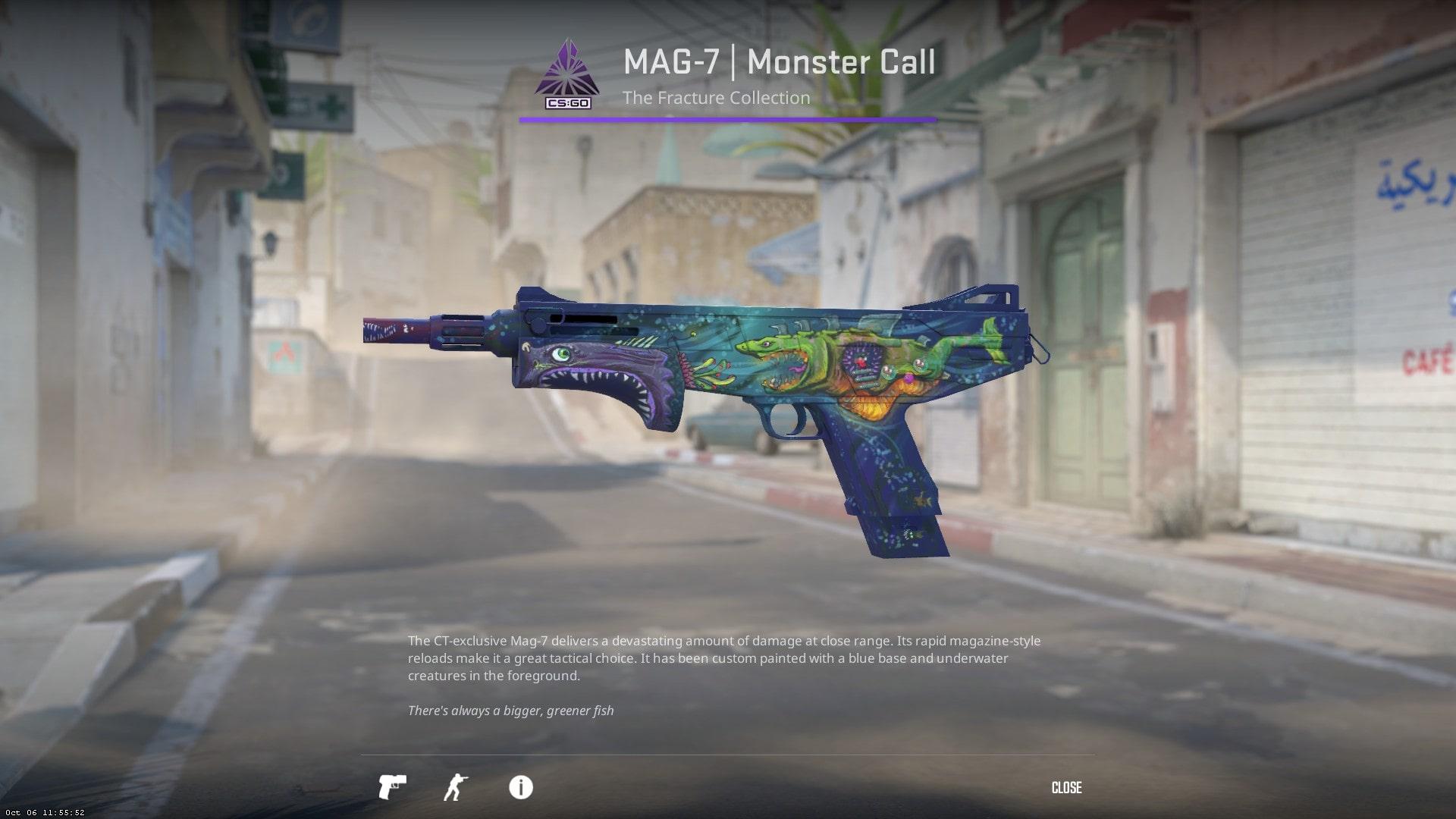
Task: Switch to the character model view icon
Action: (455, 787)
